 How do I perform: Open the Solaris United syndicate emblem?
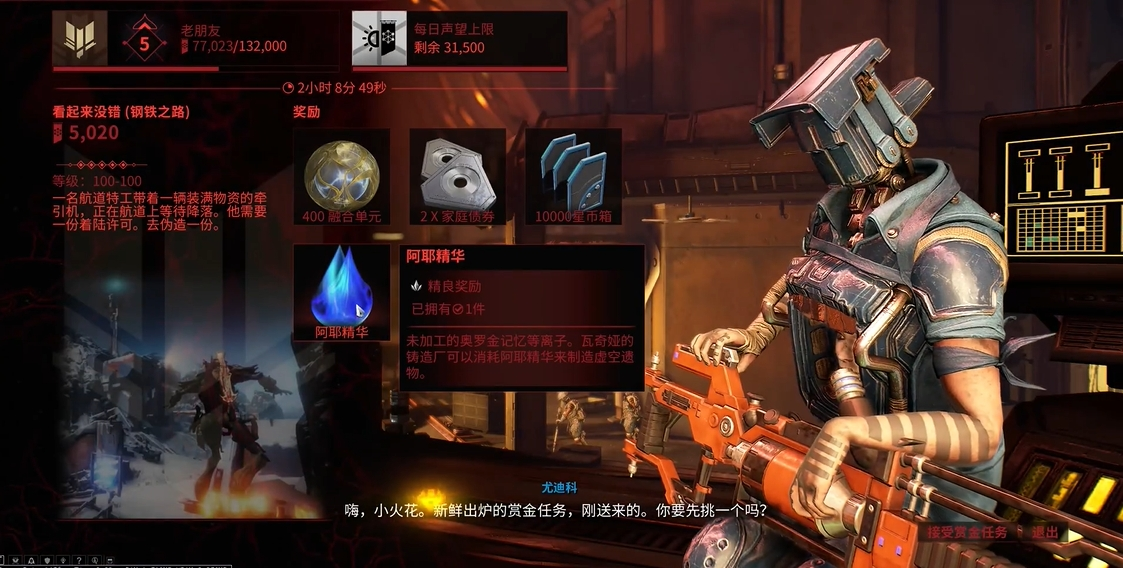click(80, 39)
